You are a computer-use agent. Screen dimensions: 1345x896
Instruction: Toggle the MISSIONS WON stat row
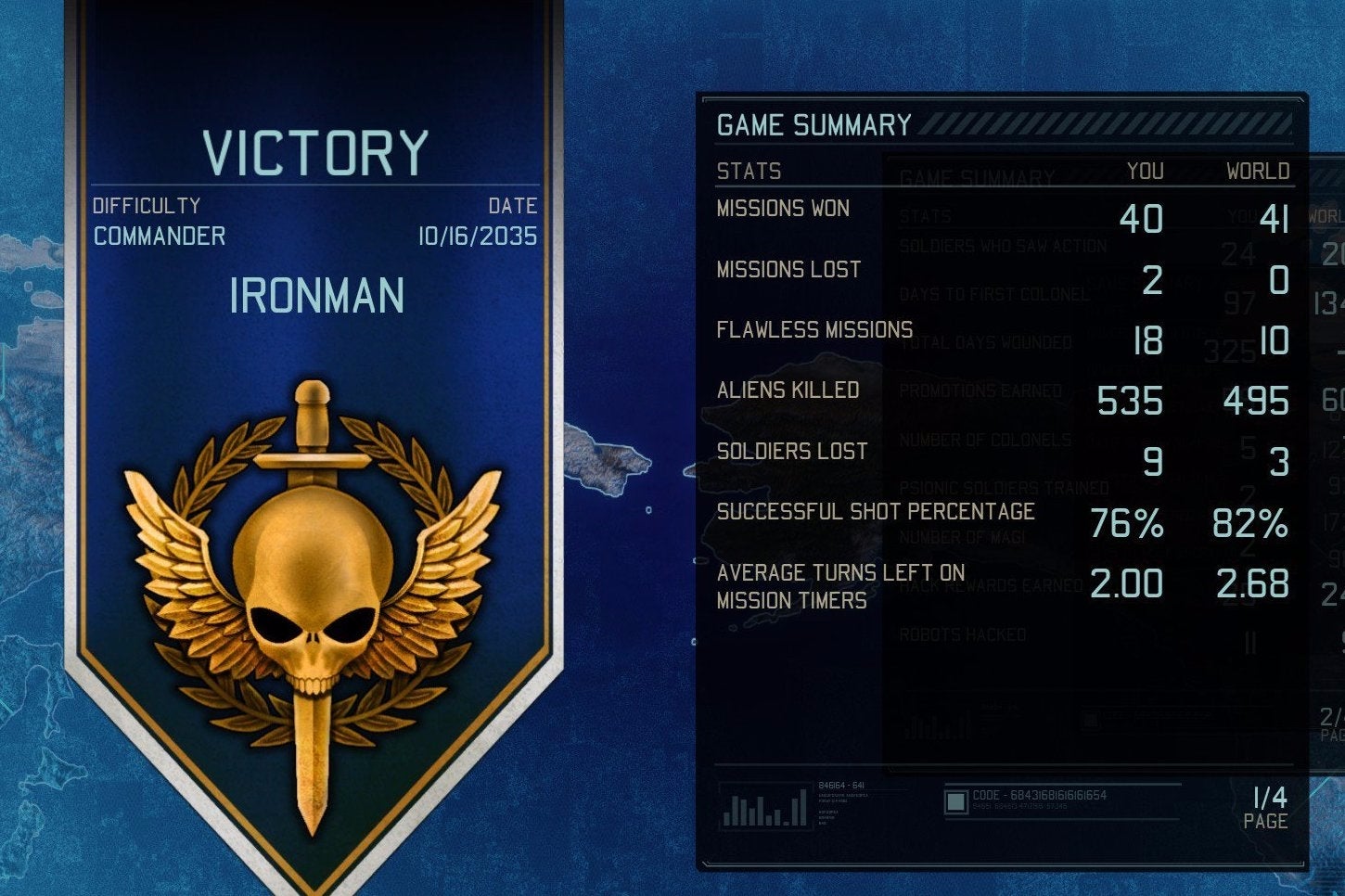784,209
